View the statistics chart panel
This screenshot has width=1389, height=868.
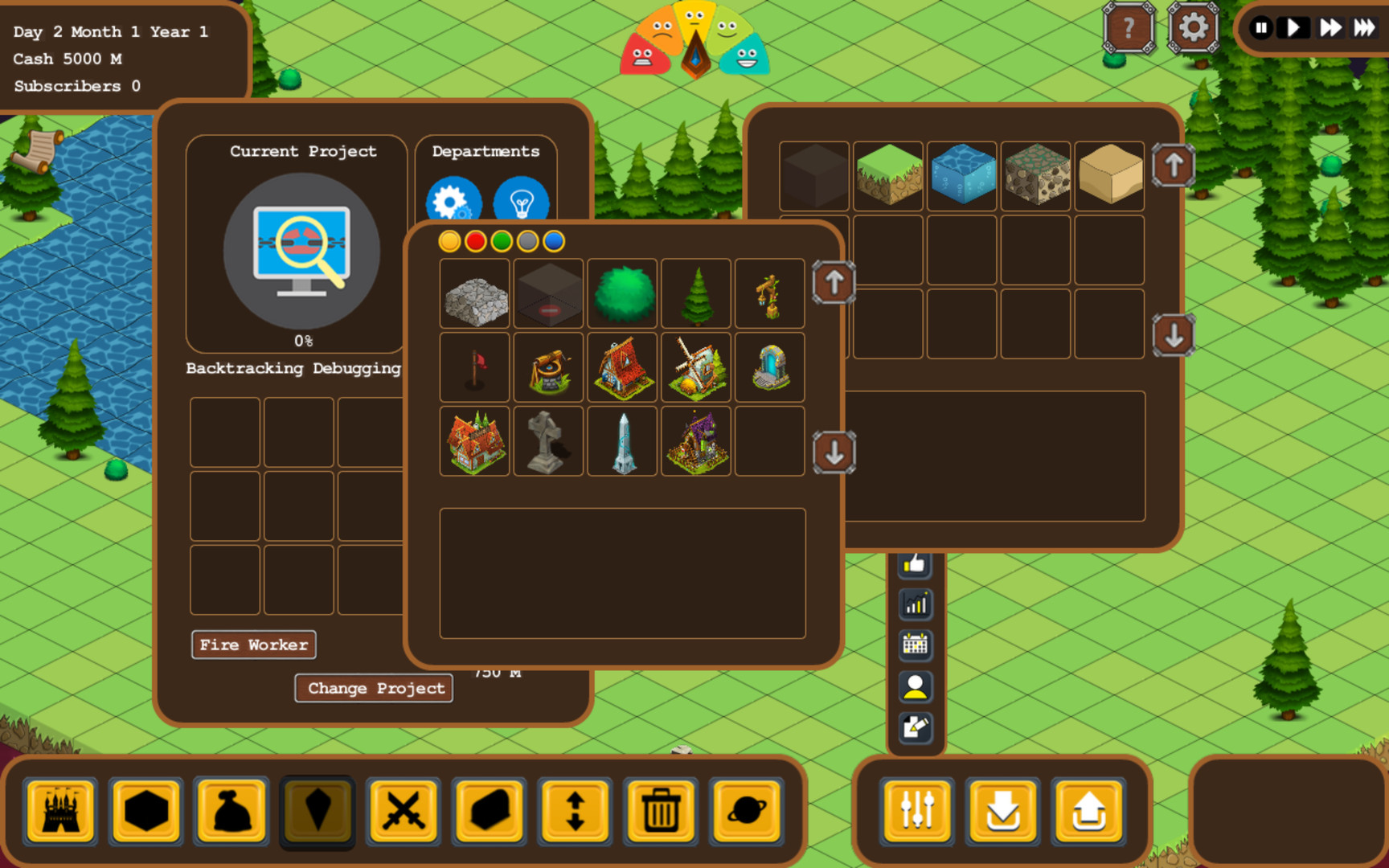pyautogui.click(x=916, y=604)
